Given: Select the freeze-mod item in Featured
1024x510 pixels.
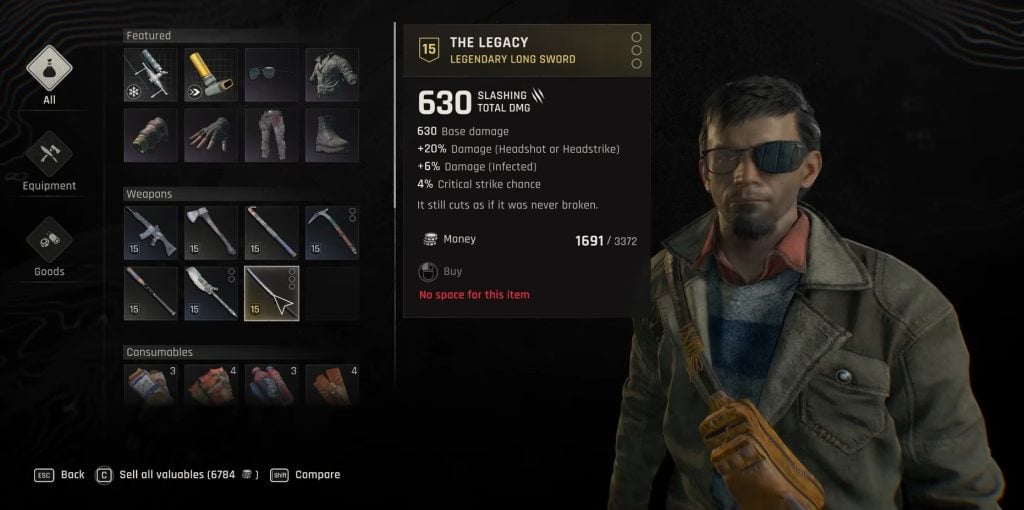Looking at the screenshot, I should 151,75.
